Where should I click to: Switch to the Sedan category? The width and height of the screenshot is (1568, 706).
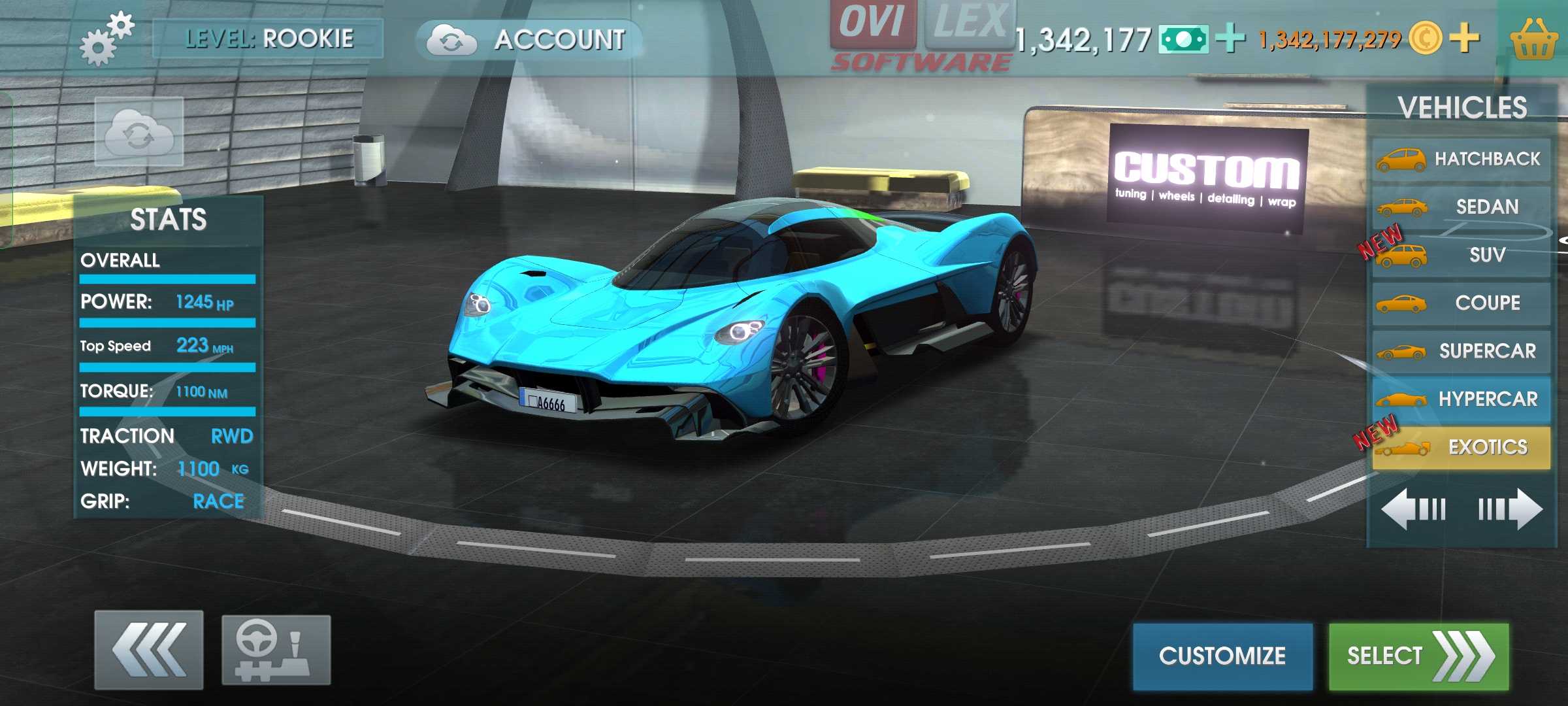click(x=1461, y=207)
